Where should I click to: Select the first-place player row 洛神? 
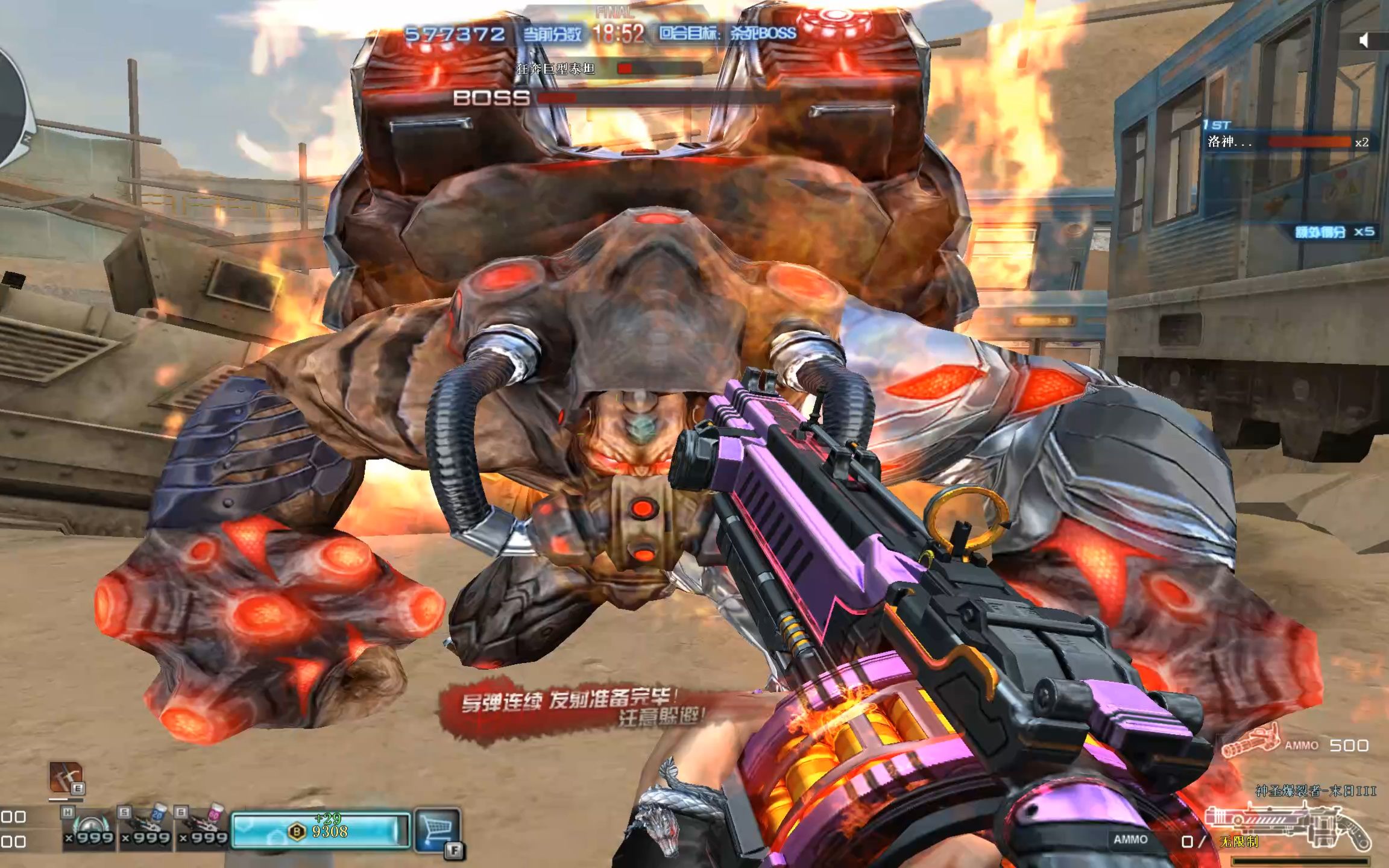pos(1290,142)
